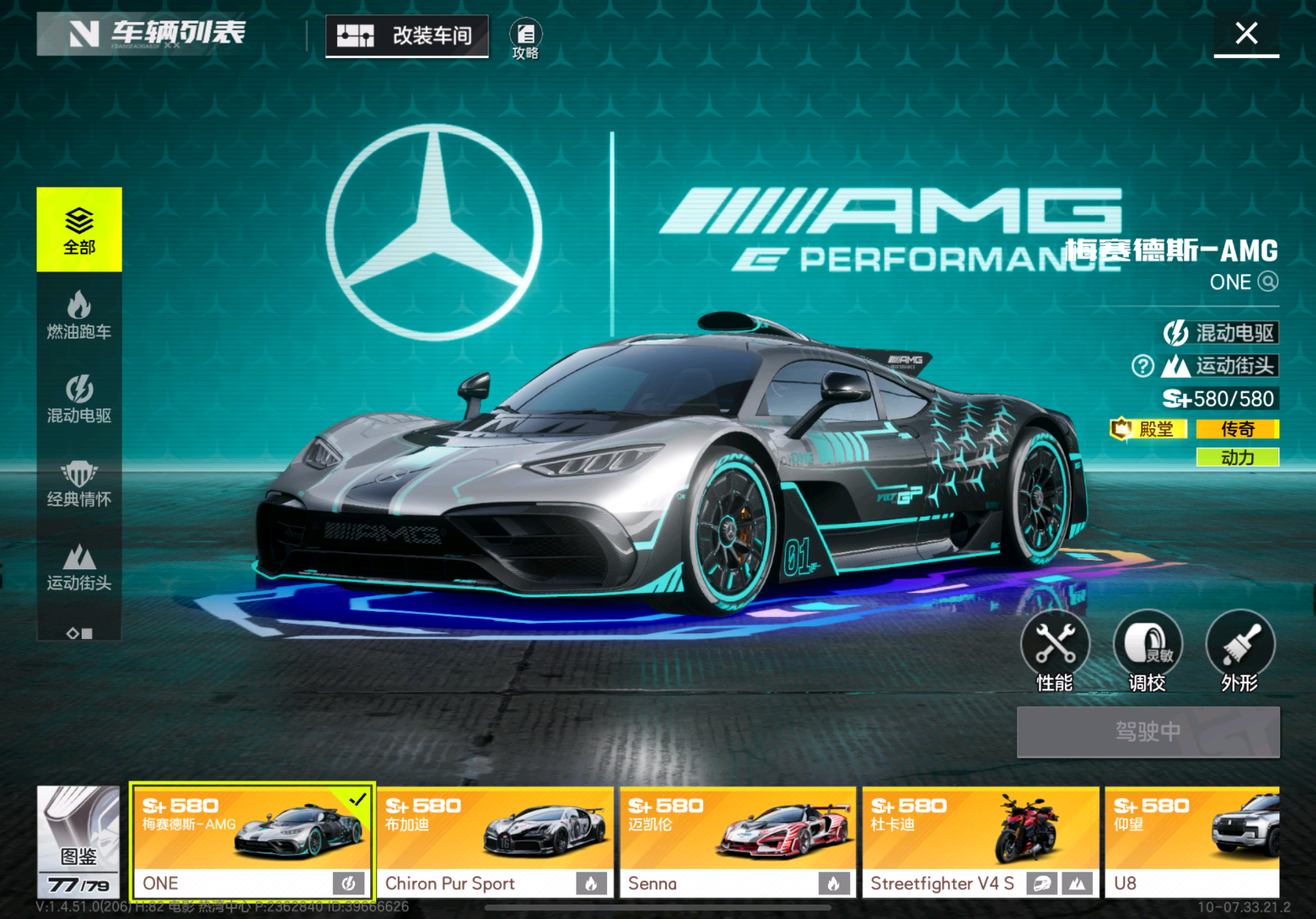Open the 攻略 guide

525,39
